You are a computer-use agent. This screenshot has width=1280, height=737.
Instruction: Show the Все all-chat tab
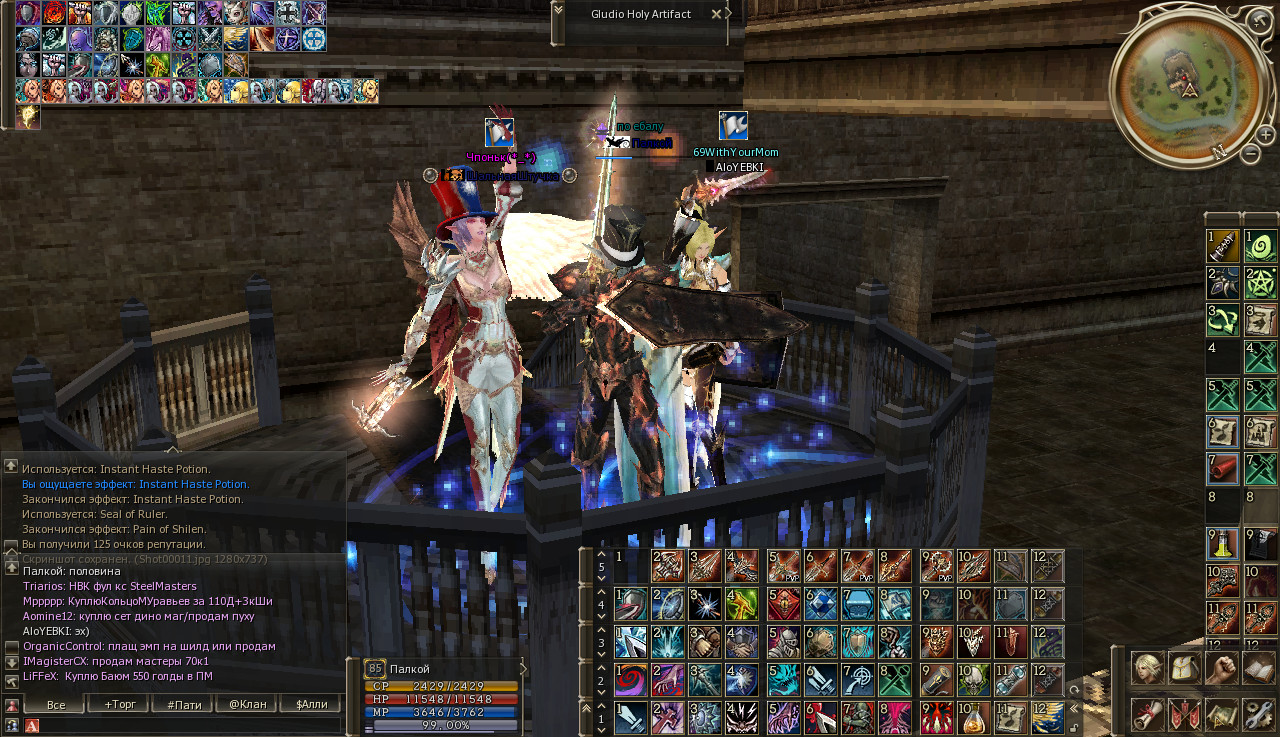point(57,705)
